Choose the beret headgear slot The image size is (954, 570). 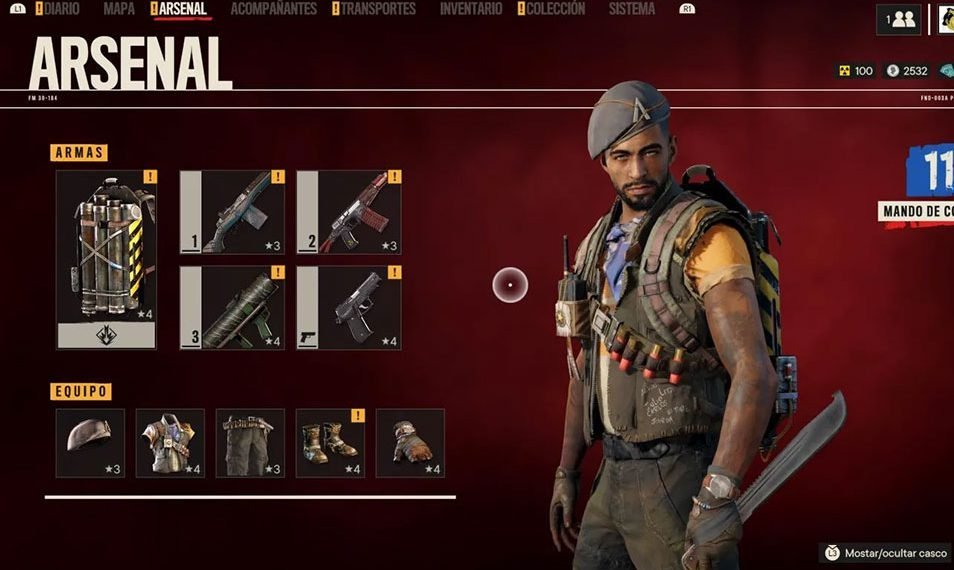click(90, 442)
